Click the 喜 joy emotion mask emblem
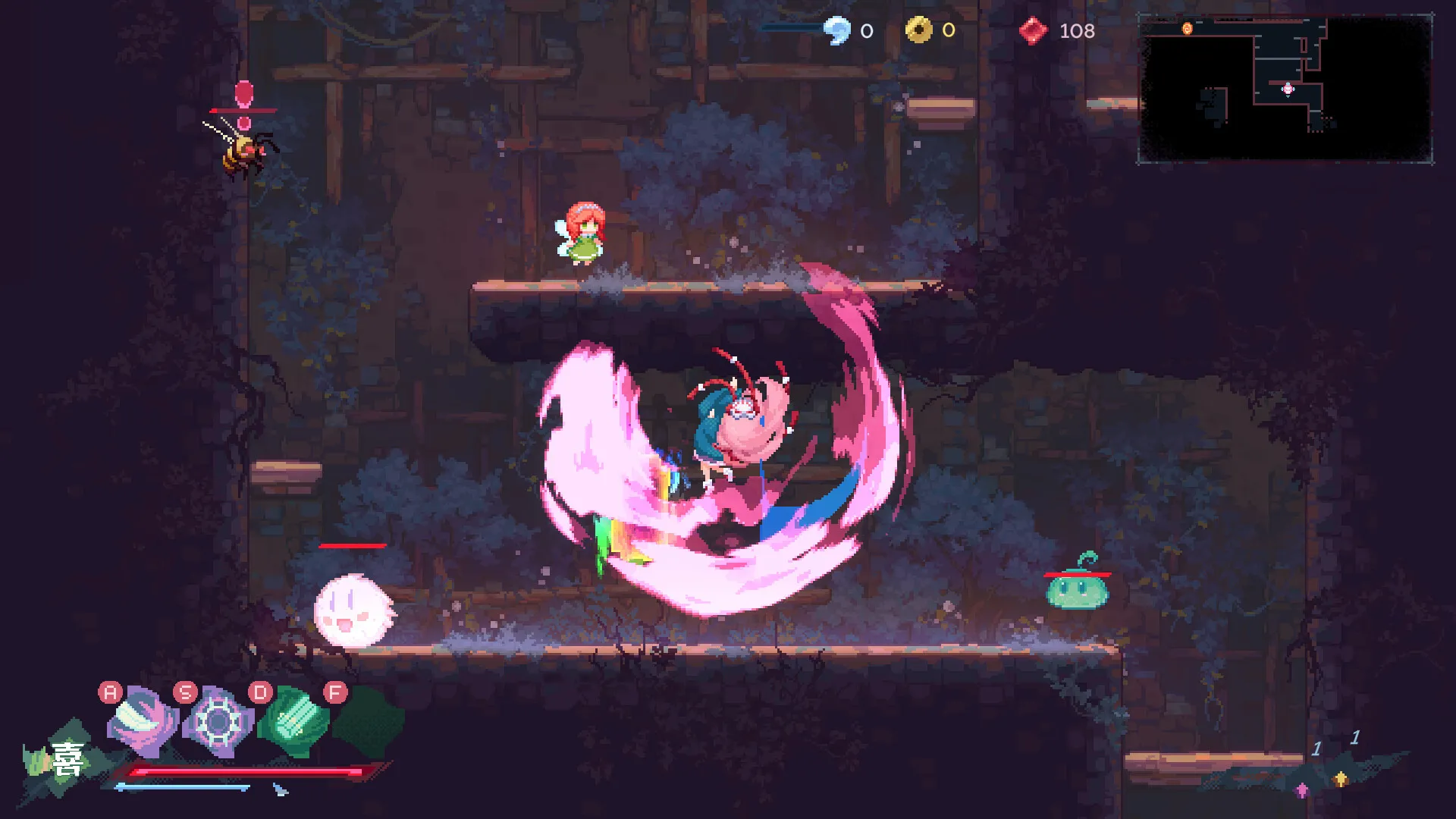The image size is (1456, 819). click(x=65, y=759)
